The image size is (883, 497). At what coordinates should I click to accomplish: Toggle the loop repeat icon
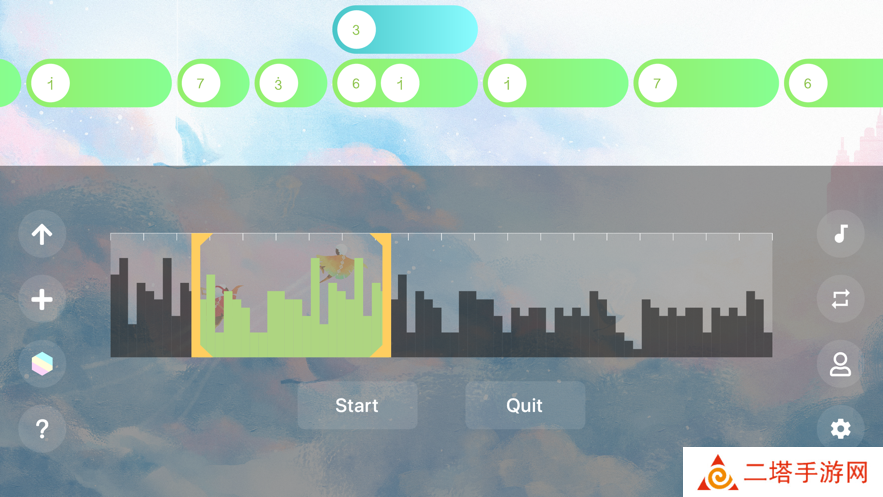pos(841,299)
